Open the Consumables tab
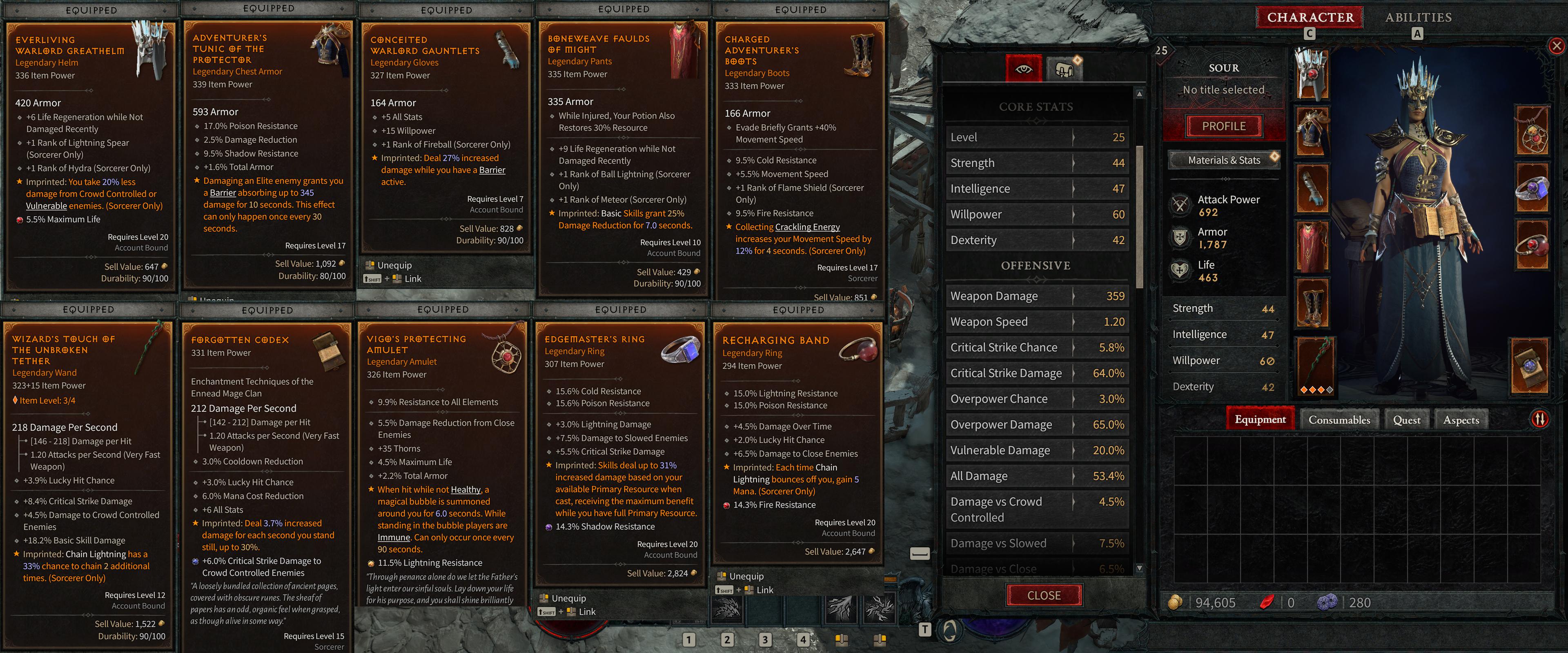Viewport: 1568px width, 653px height. coord(1339,419)
